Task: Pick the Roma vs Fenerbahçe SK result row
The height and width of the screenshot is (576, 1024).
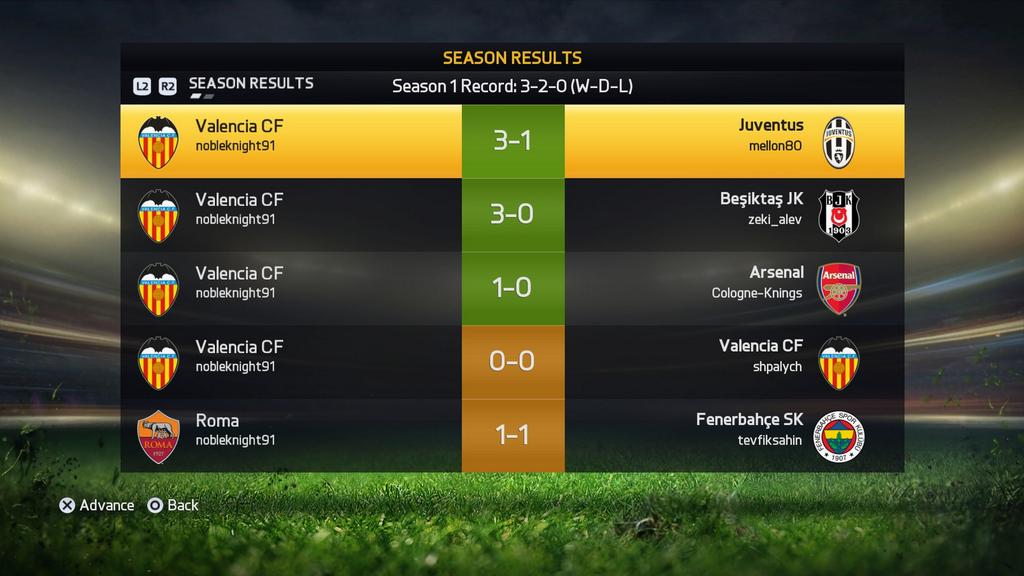Action: 512,435
